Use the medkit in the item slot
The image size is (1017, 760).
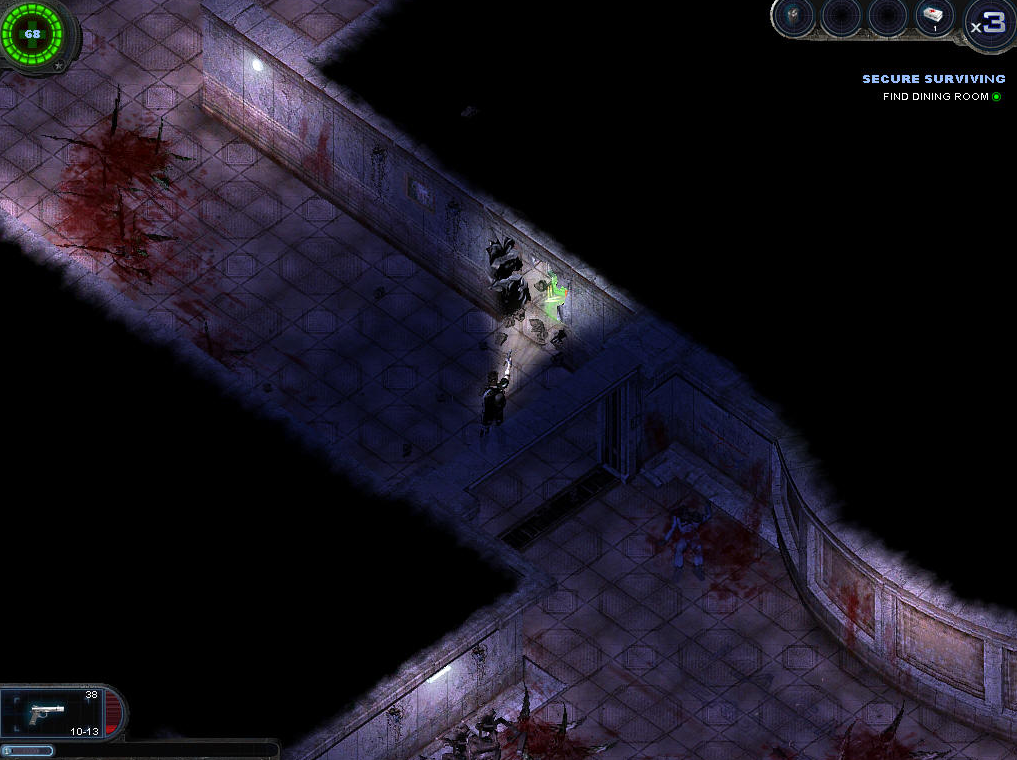(x=934, y=18)
